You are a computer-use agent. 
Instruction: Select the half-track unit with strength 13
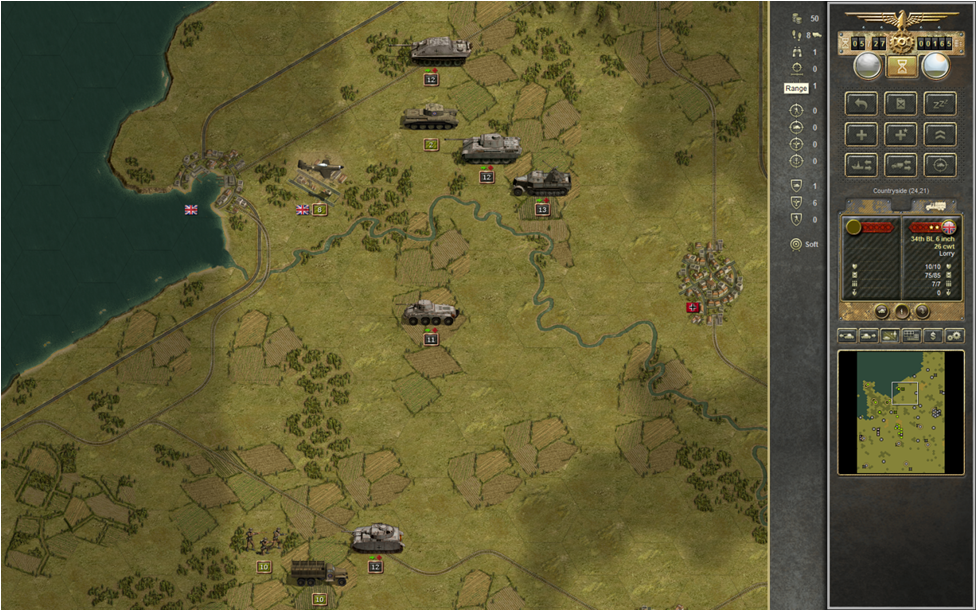(541, 183)
